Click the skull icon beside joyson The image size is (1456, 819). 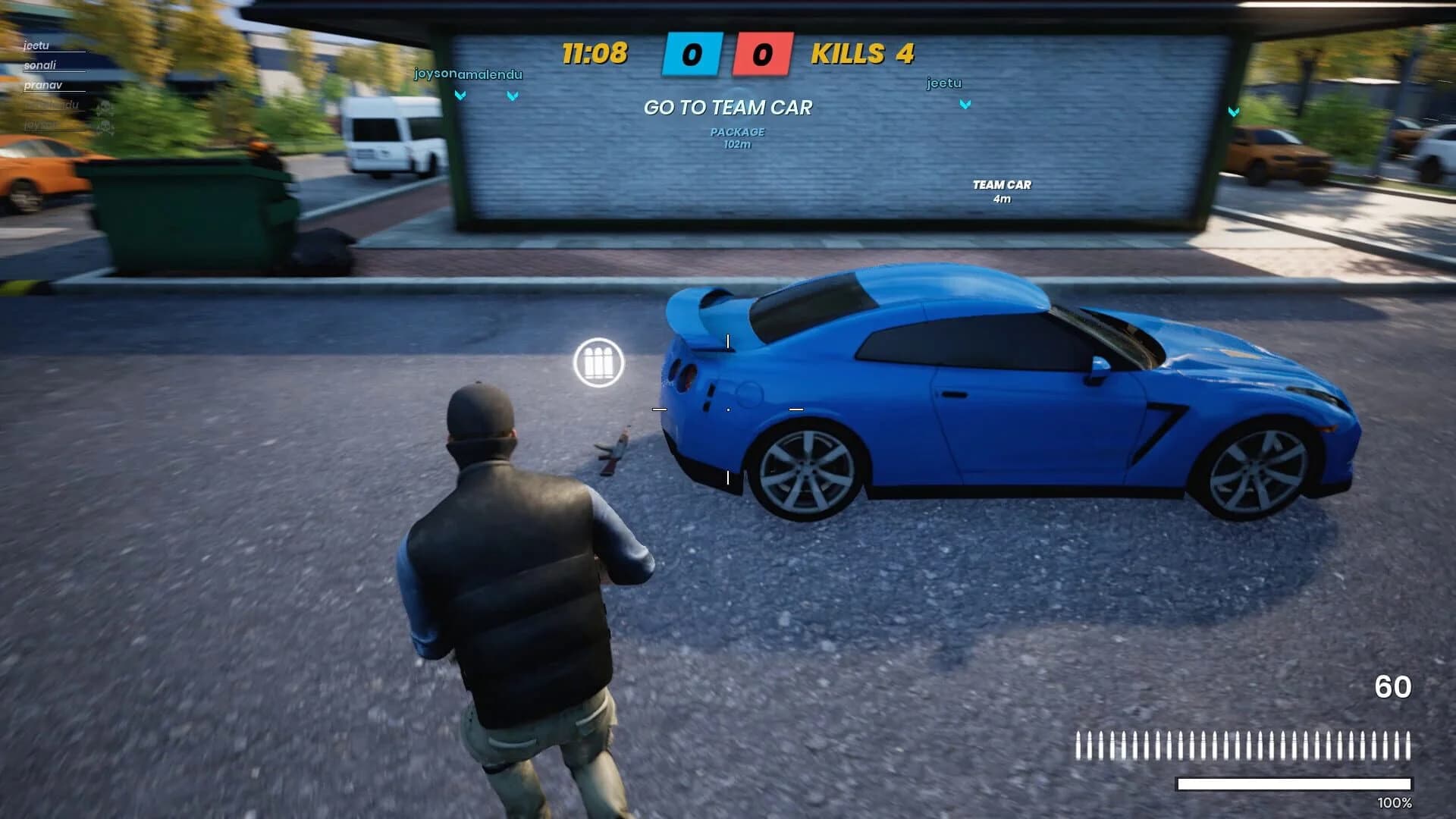coord(106,125)
